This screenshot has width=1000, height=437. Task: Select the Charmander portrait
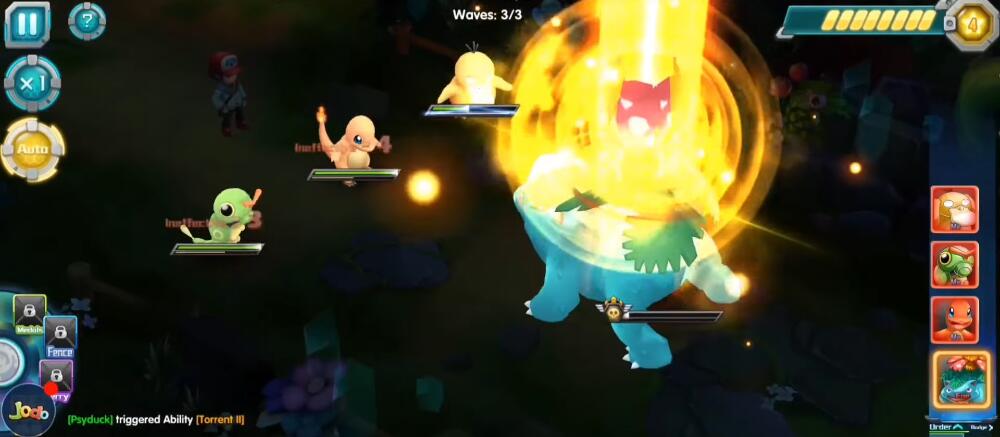coord(954,320)
